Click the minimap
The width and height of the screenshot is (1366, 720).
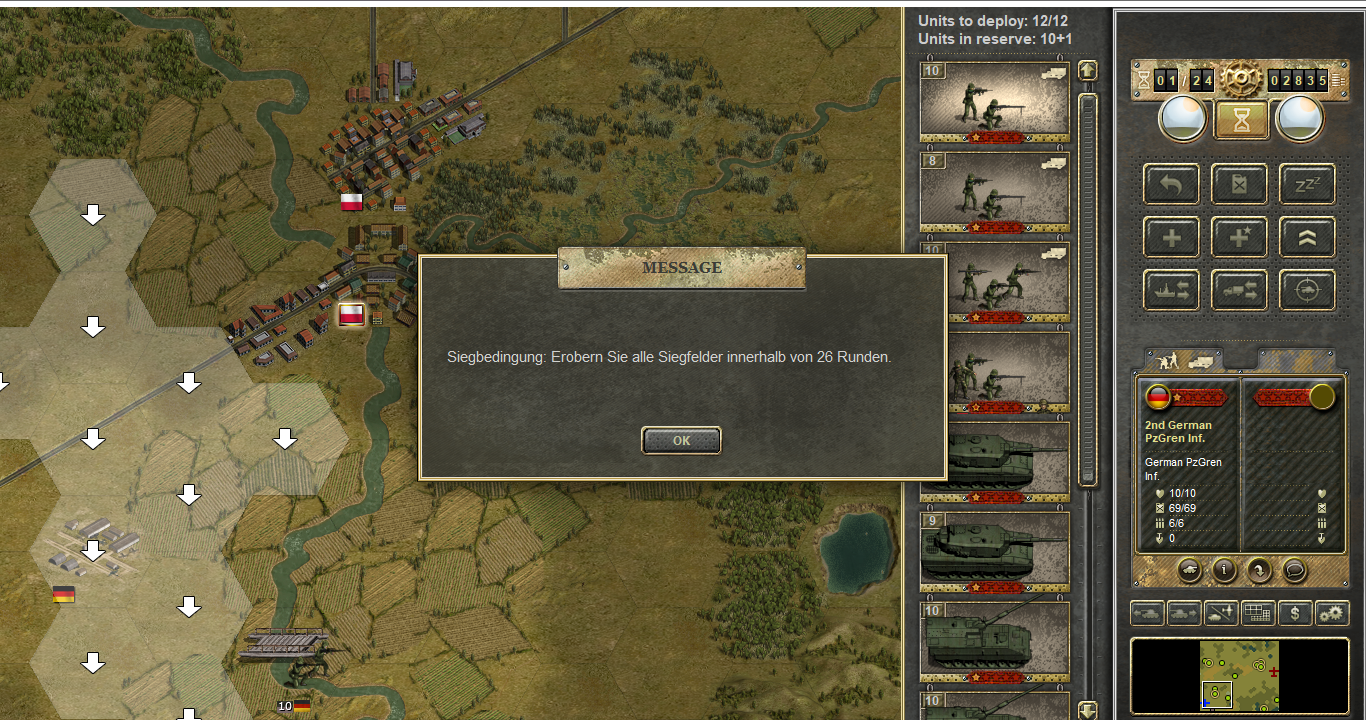pyautogui.click(x=1239, y=675)
